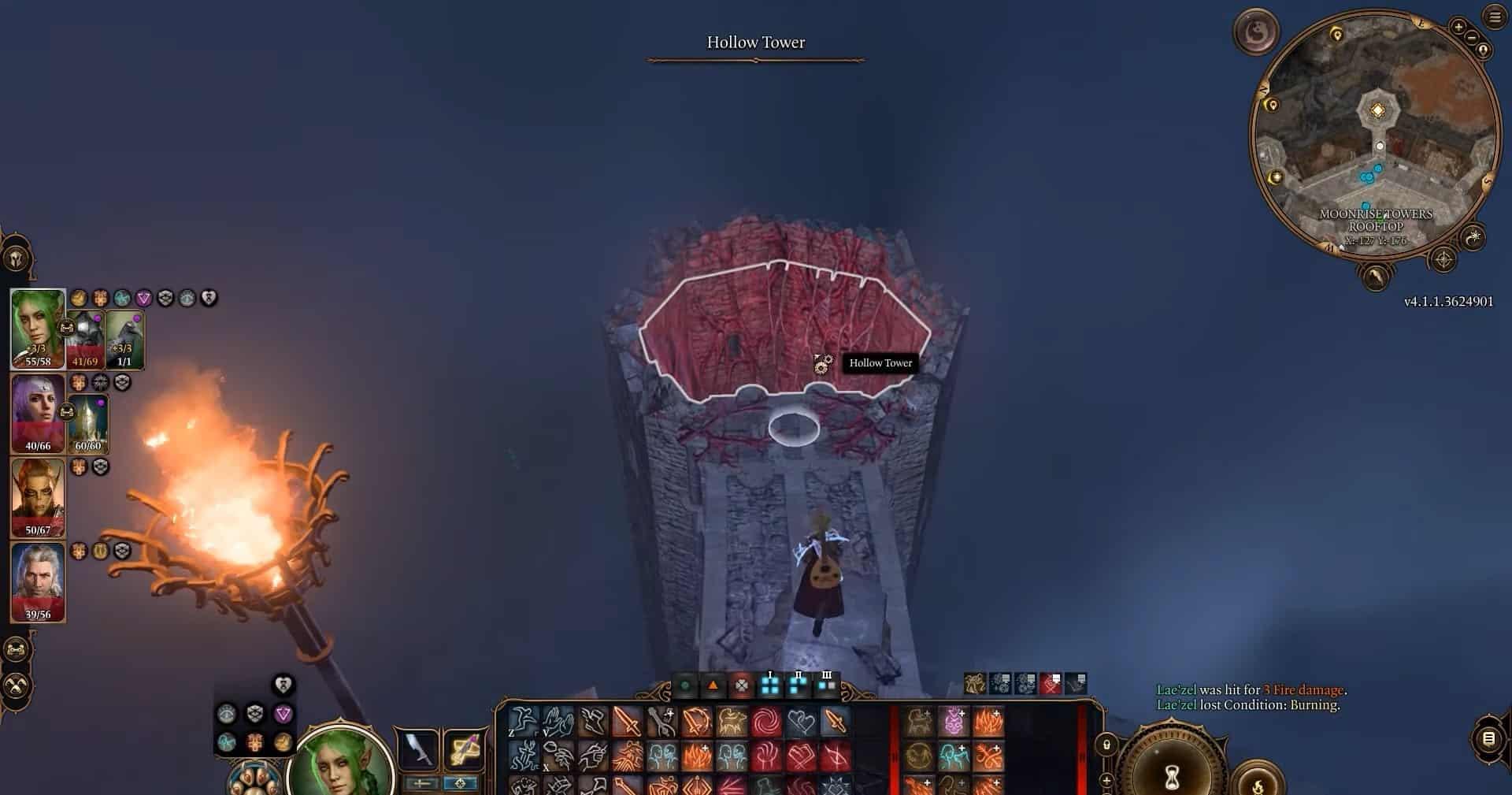Select the melee weapon blade slot
The width and height of the screenshot is (1512, 795).
tap(418, 749)
